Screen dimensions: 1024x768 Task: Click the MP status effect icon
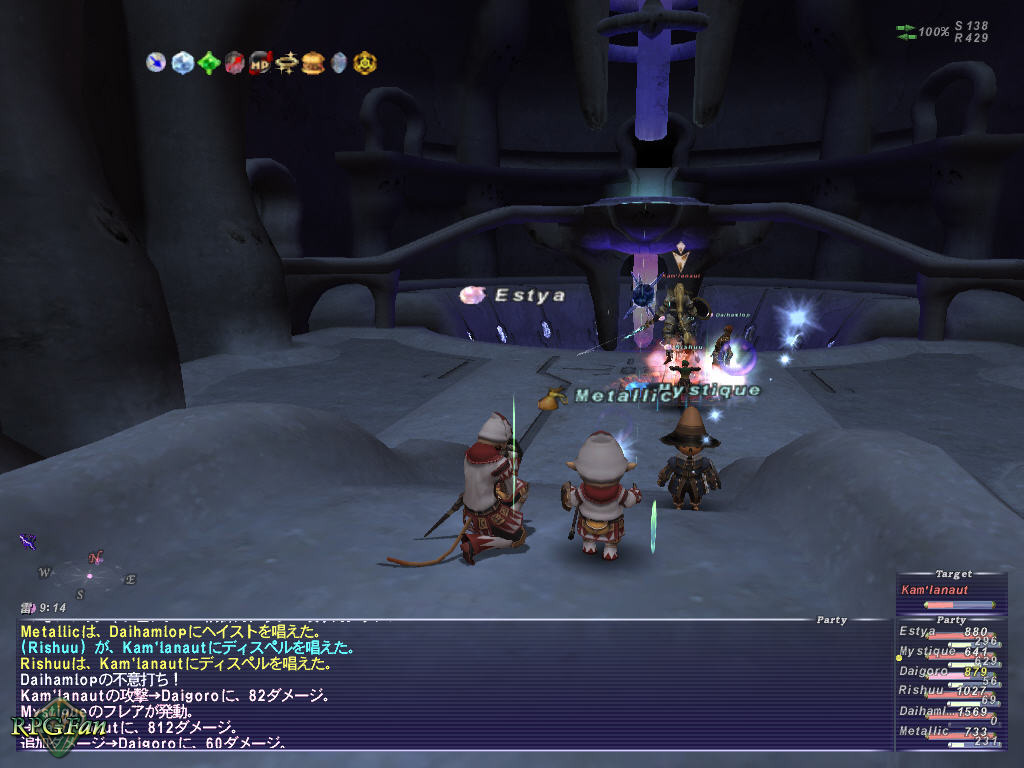click(x=260, y=62)
